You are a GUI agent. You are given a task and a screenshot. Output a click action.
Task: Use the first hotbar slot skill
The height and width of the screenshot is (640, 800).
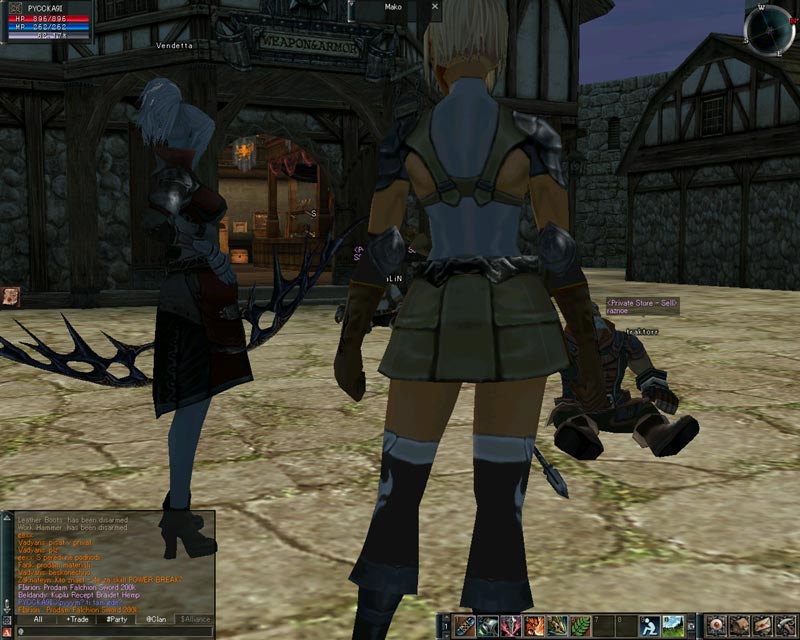[465, 626]
